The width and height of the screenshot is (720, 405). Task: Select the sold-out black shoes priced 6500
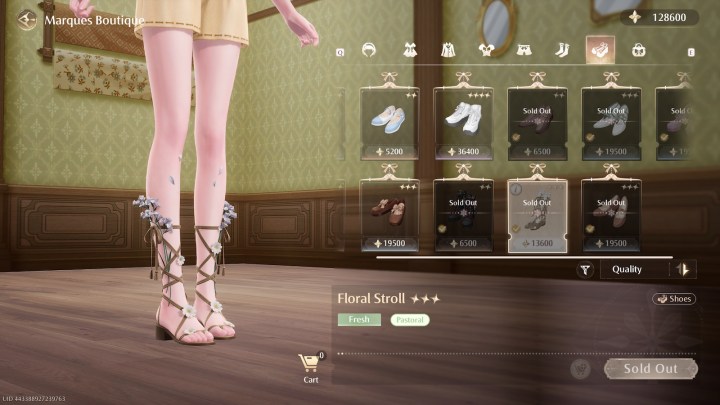[x=463, y=214]
